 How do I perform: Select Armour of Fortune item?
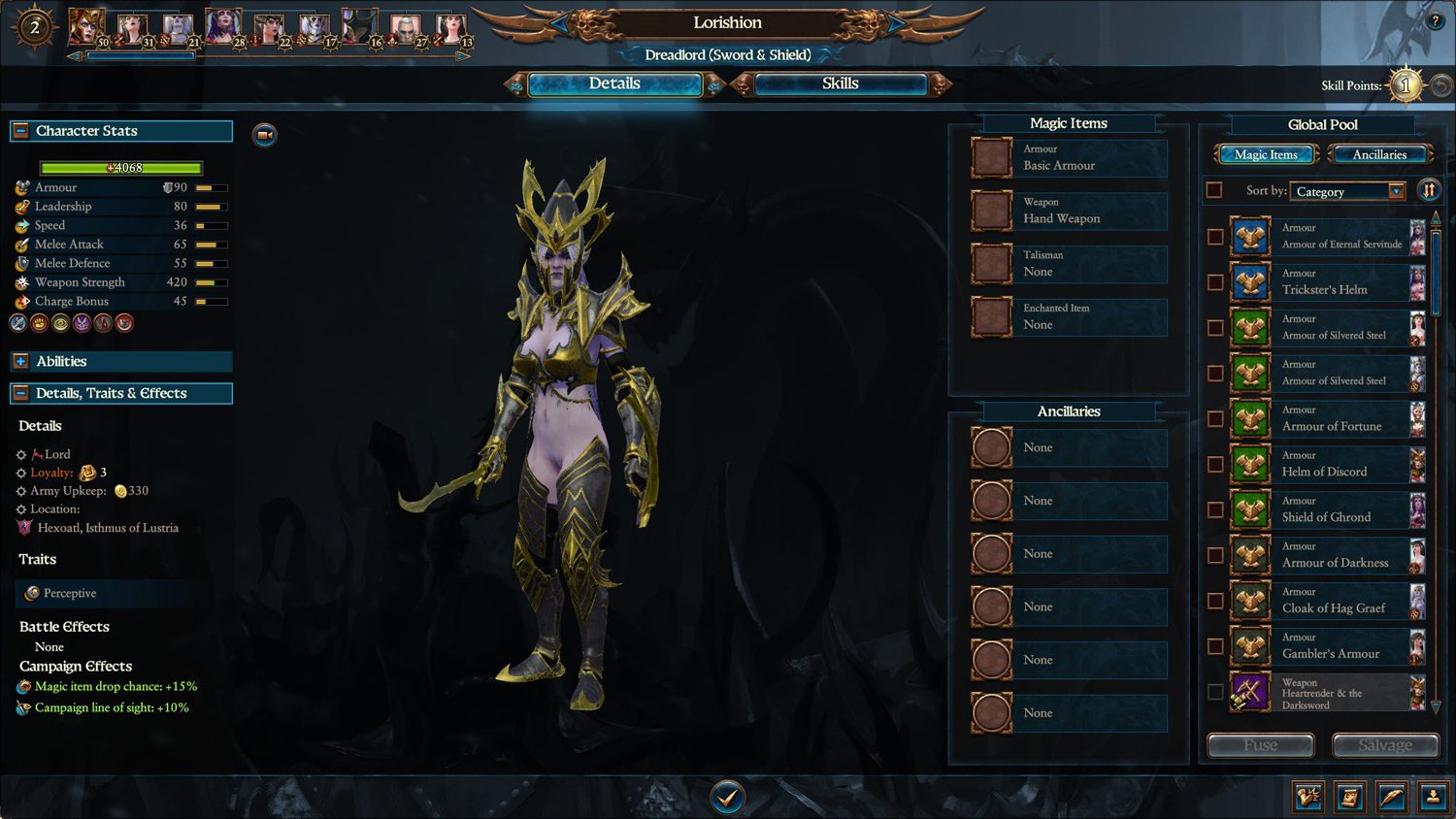[x=1331, y=419]
